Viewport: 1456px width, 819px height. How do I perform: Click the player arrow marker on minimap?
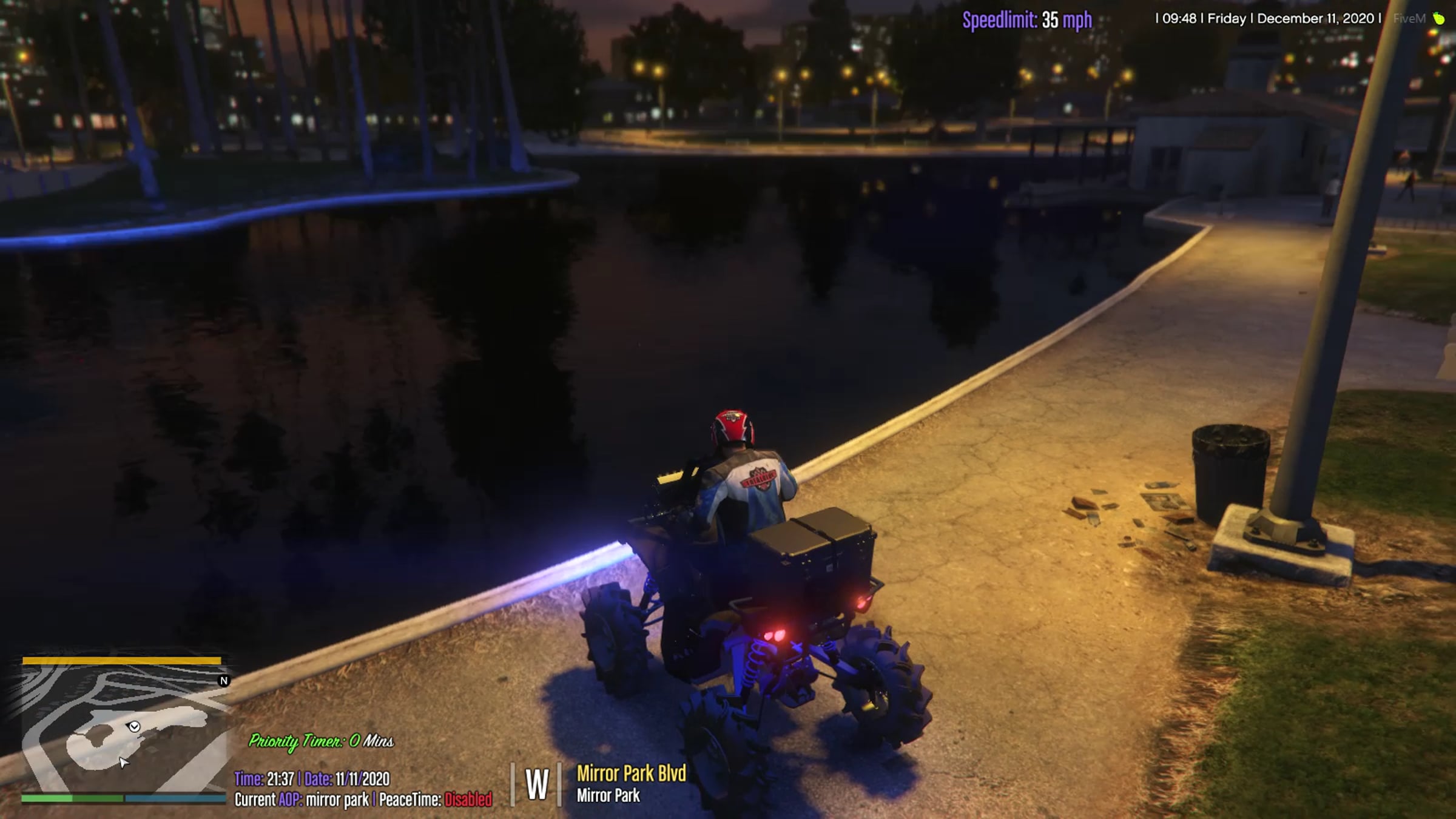click(x=134, y=726)
